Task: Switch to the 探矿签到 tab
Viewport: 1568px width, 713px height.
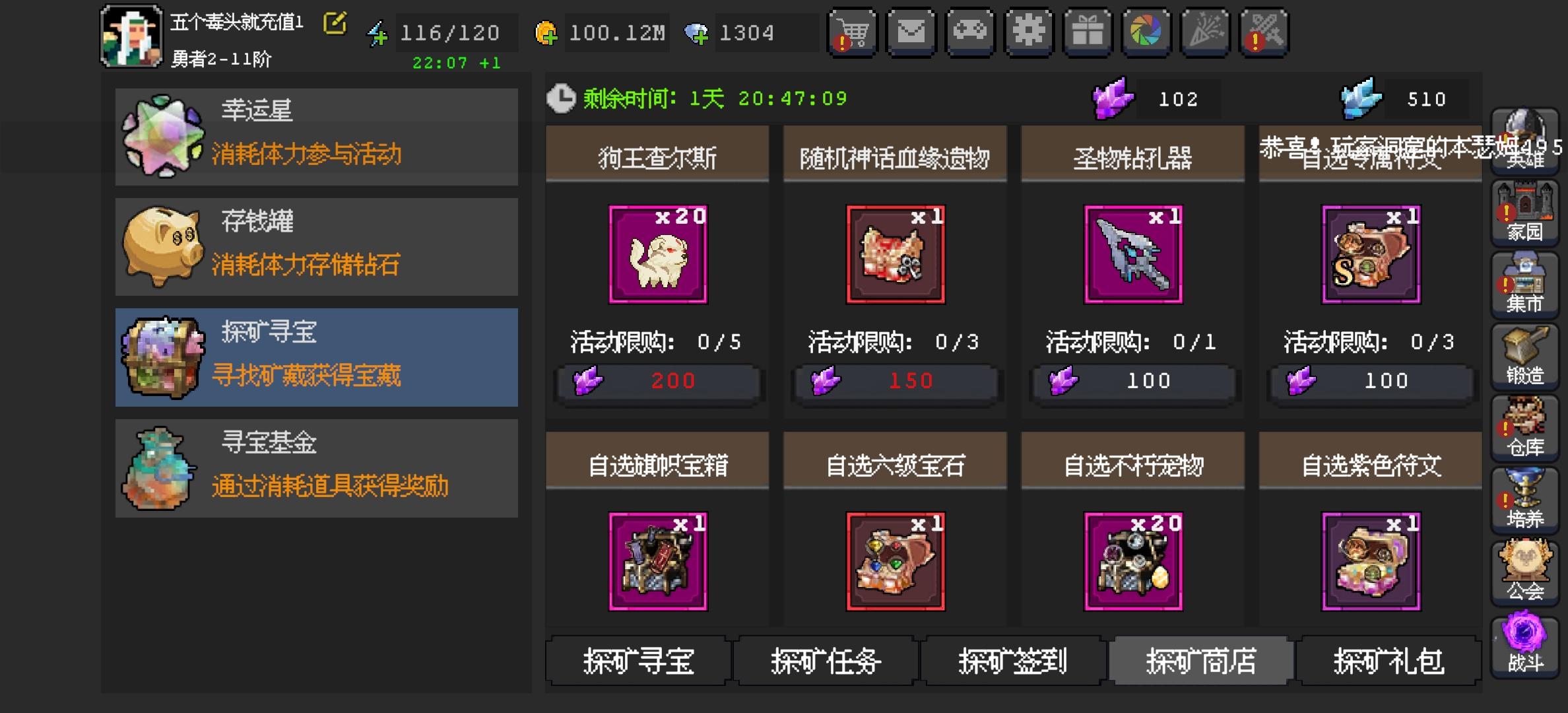Action: tap(1012, 662)
